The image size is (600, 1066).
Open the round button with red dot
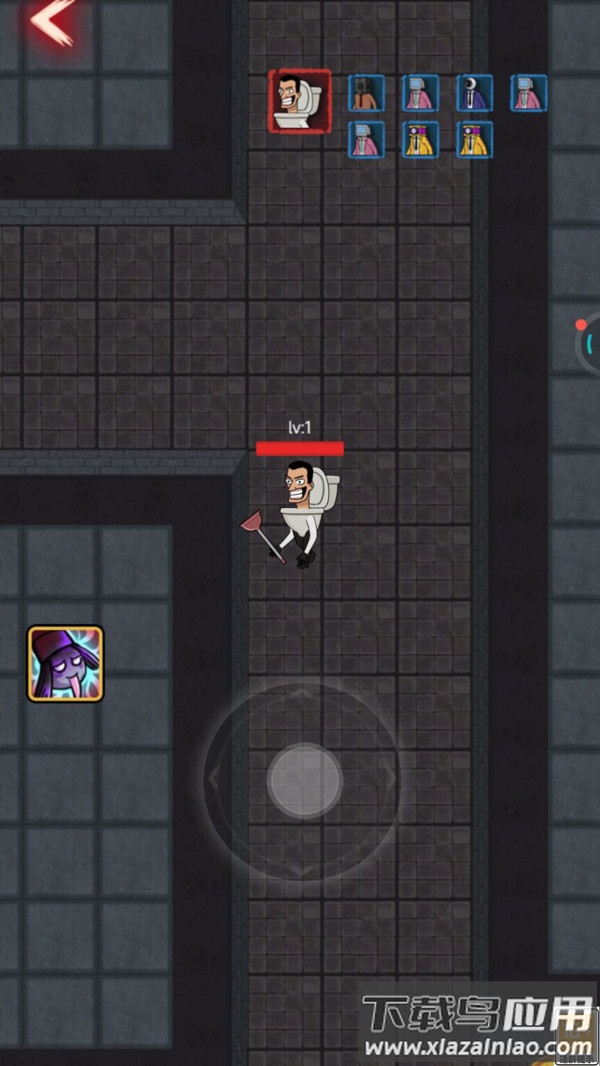[588, 342]
